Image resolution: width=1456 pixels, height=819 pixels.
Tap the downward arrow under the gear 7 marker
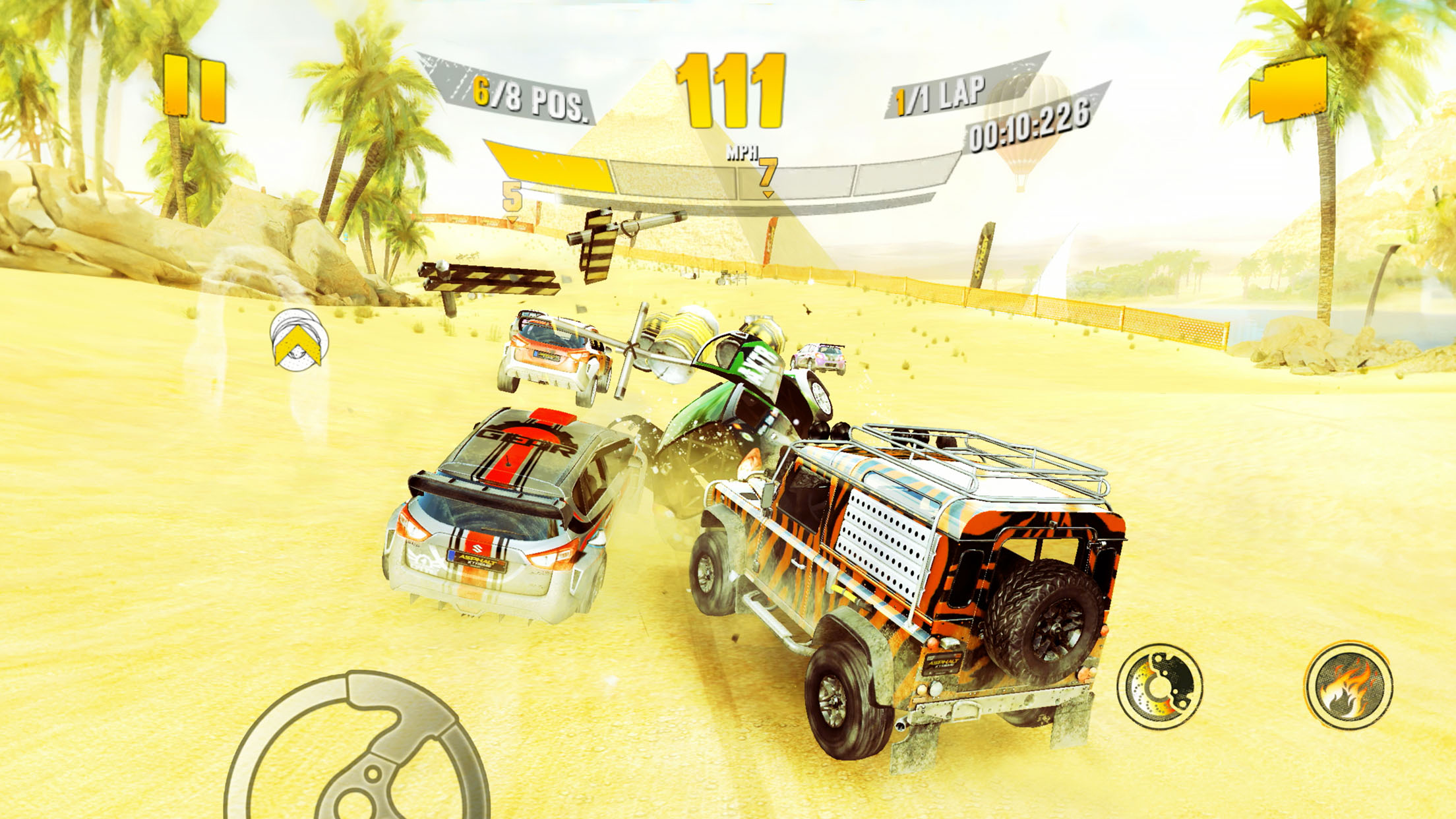pyautogui.click(x=767, y=195)
